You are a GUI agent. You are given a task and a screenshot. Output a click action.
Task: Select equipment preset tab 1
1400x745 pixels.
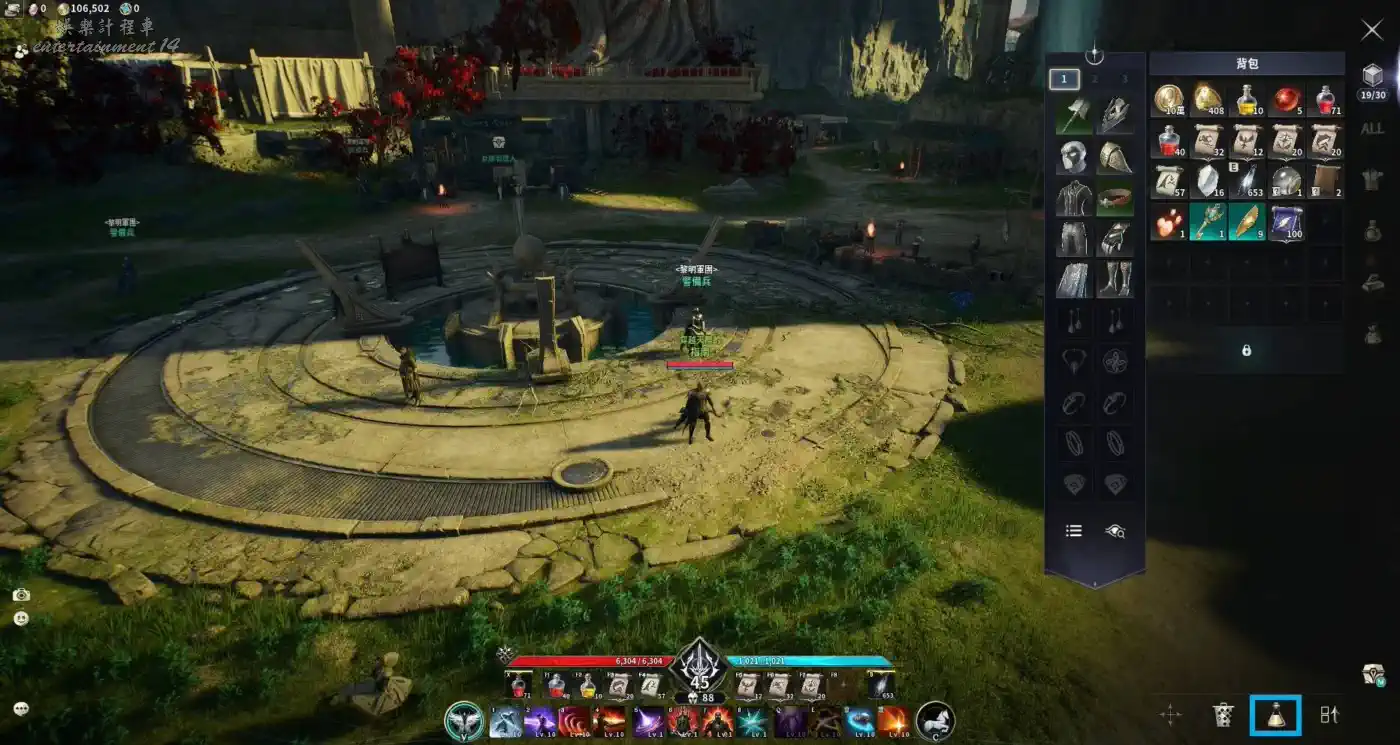point(1064,79)
